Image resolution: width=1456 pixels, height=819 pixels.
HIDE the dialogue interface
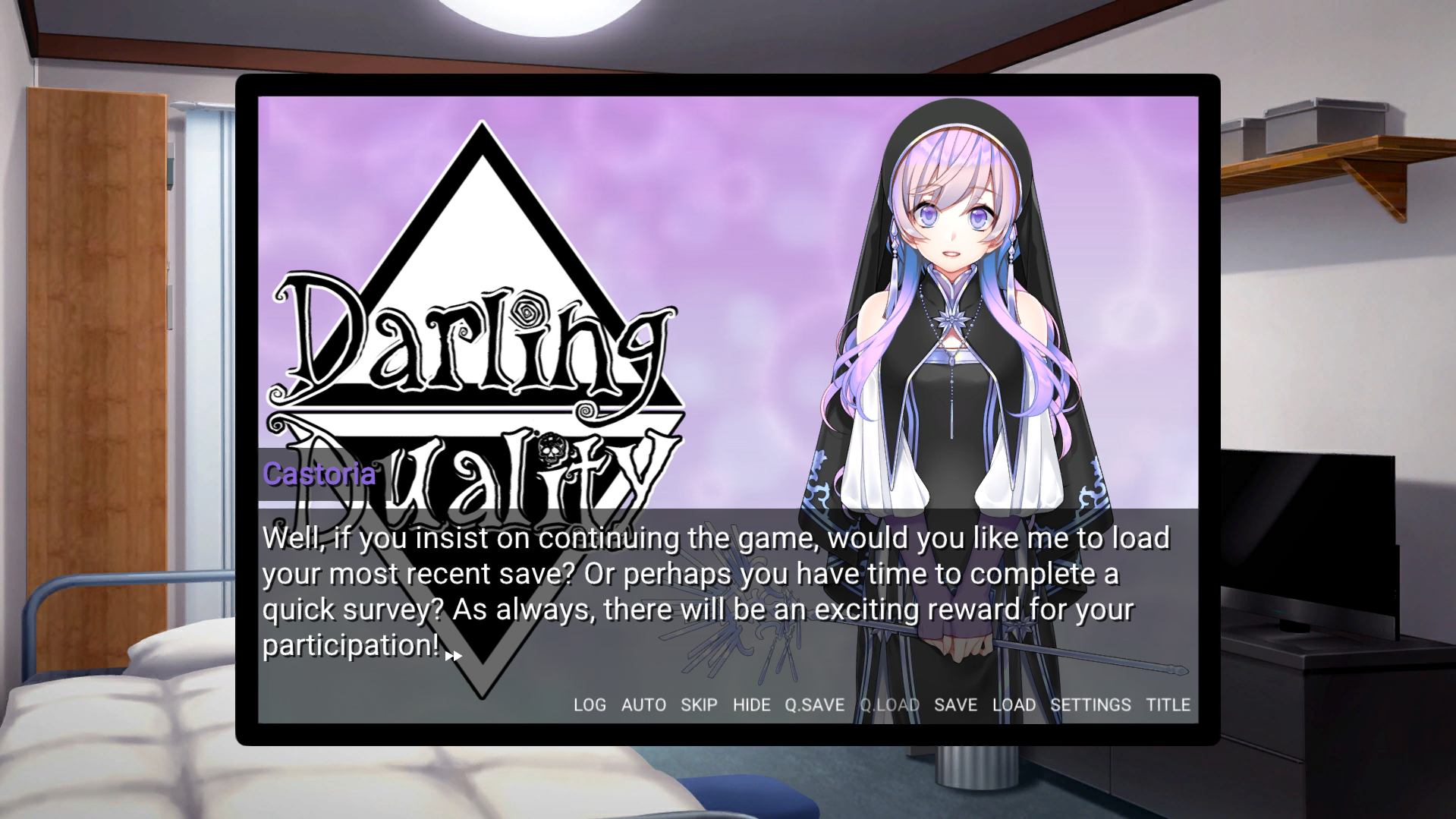click(752, 704)
